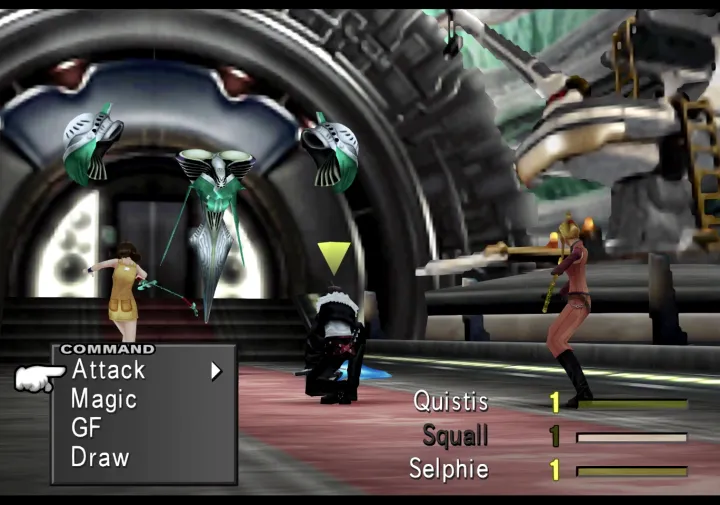Screen dimensions: 720x505
Task: Pick the Draw command
Action: tap(100, 458)
